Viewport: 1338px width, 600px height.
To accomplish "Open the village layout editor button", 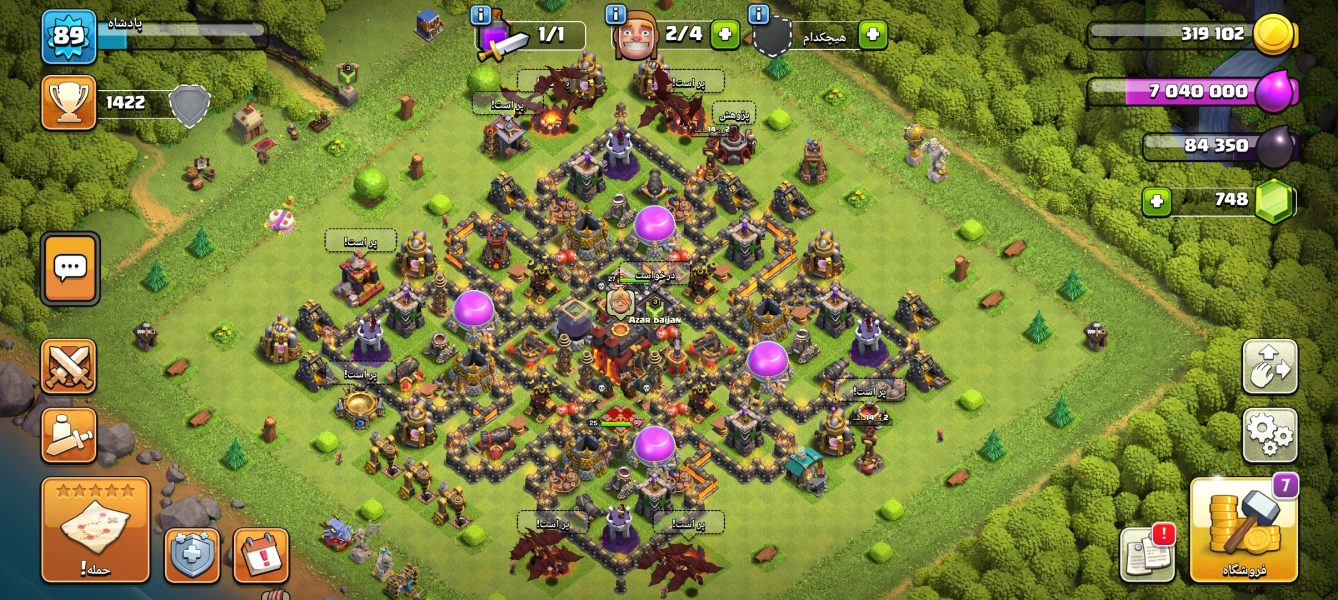I will [1269, 366].
